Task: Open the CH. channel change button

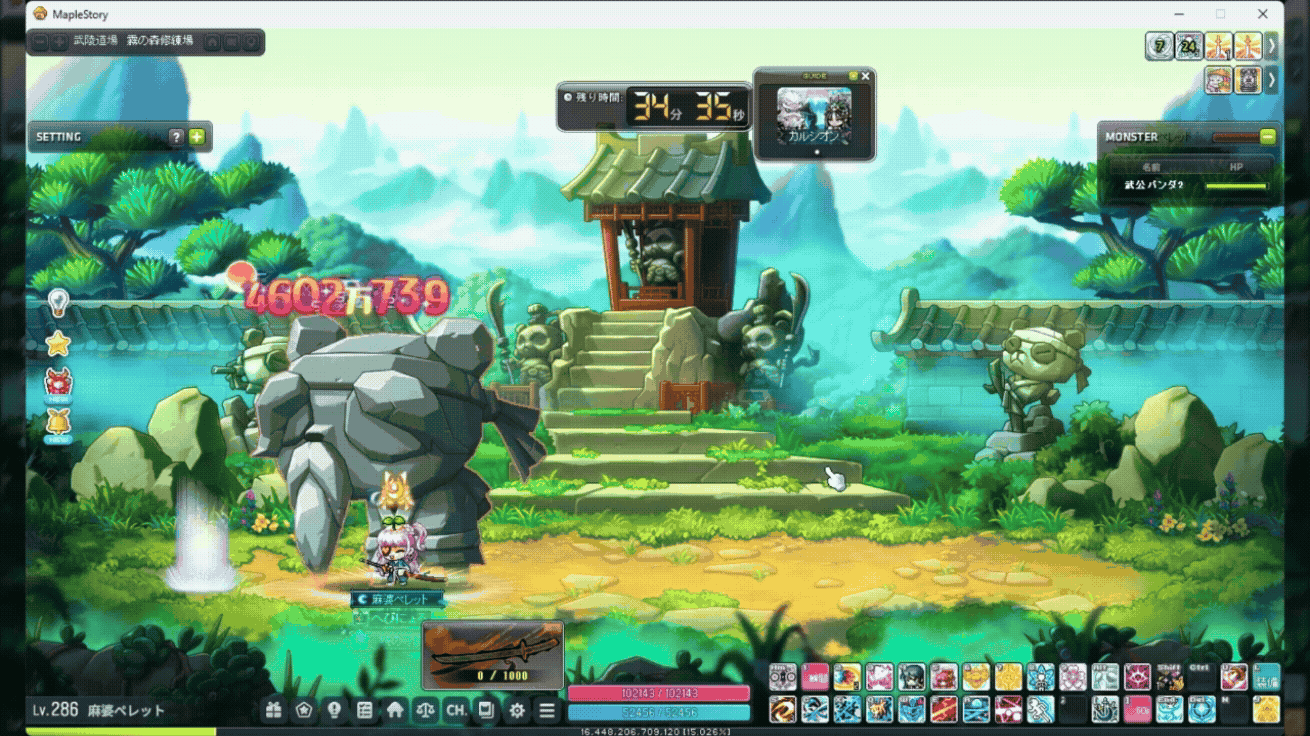Action: click(x=456, y=710)
